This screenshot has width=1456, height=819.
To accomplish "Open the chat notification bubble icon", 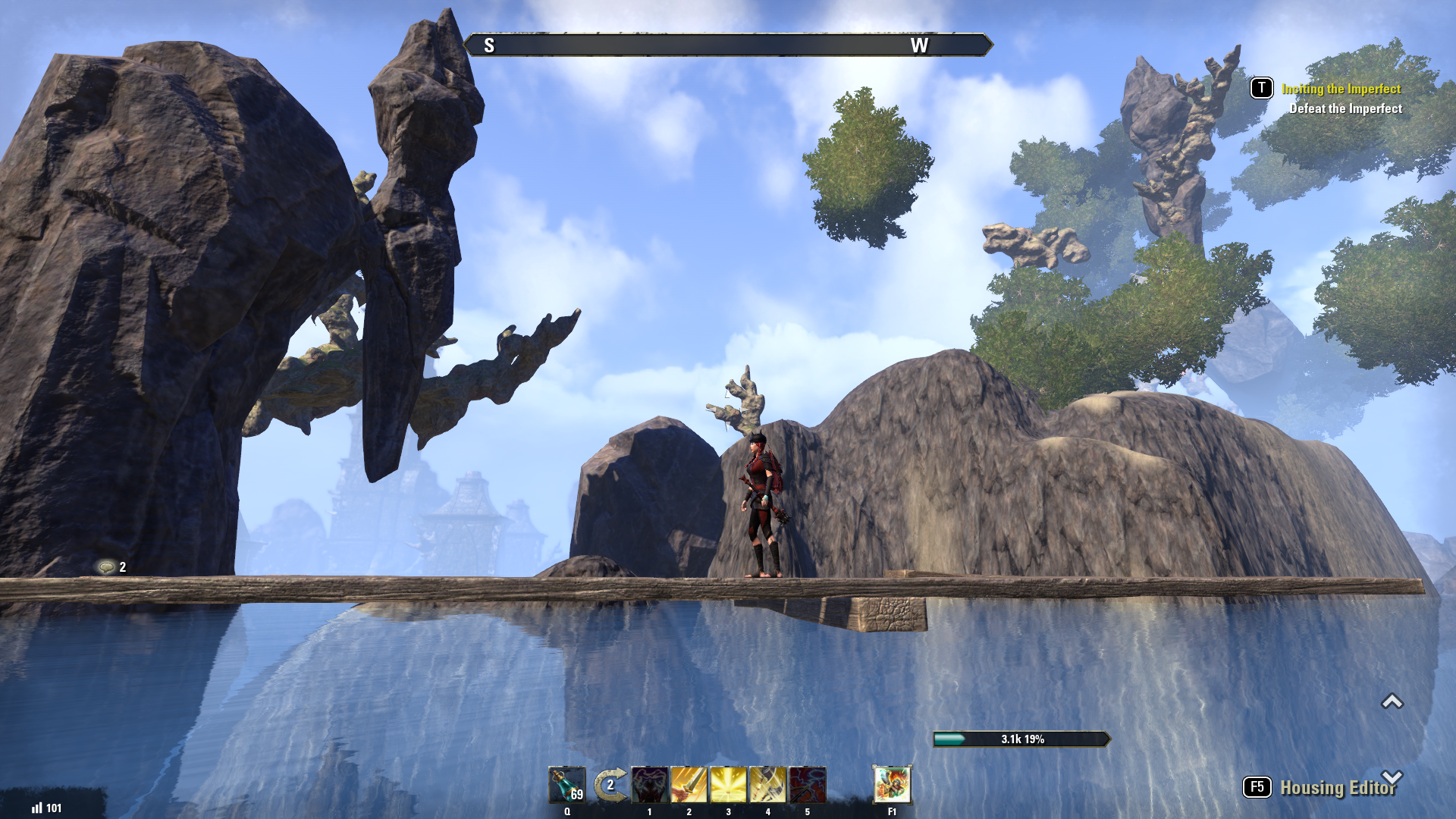I will 107,567.
